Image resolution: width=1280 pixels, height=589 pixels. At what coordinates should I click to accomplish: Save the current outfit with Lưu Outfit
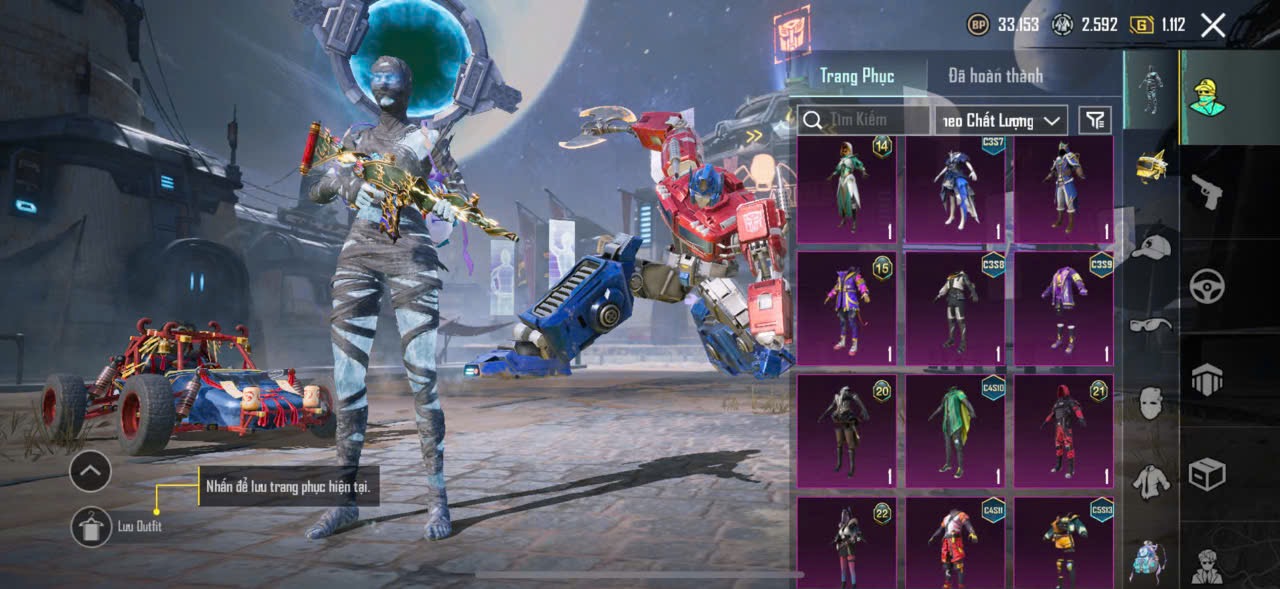point(91,526)
